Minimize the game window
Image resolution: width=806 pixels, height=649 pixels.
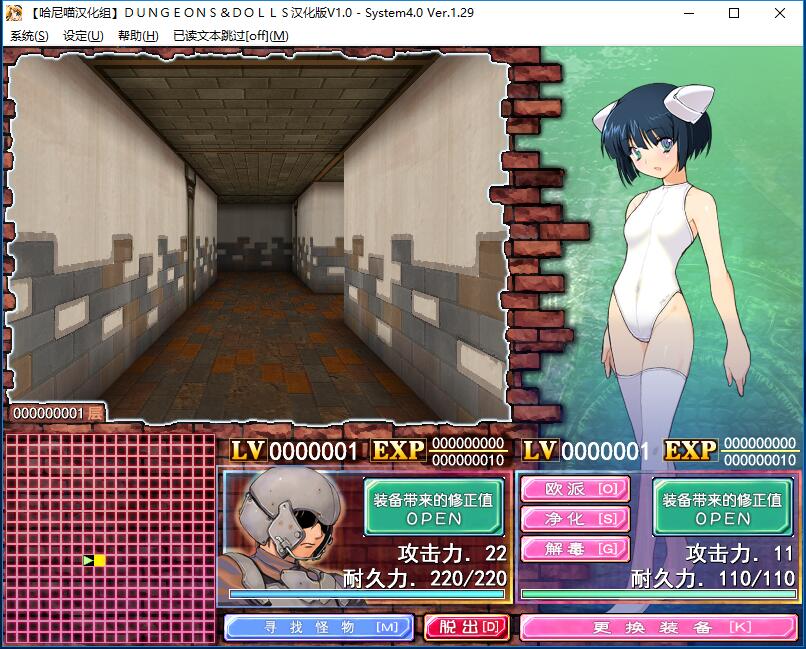[688, 13]
